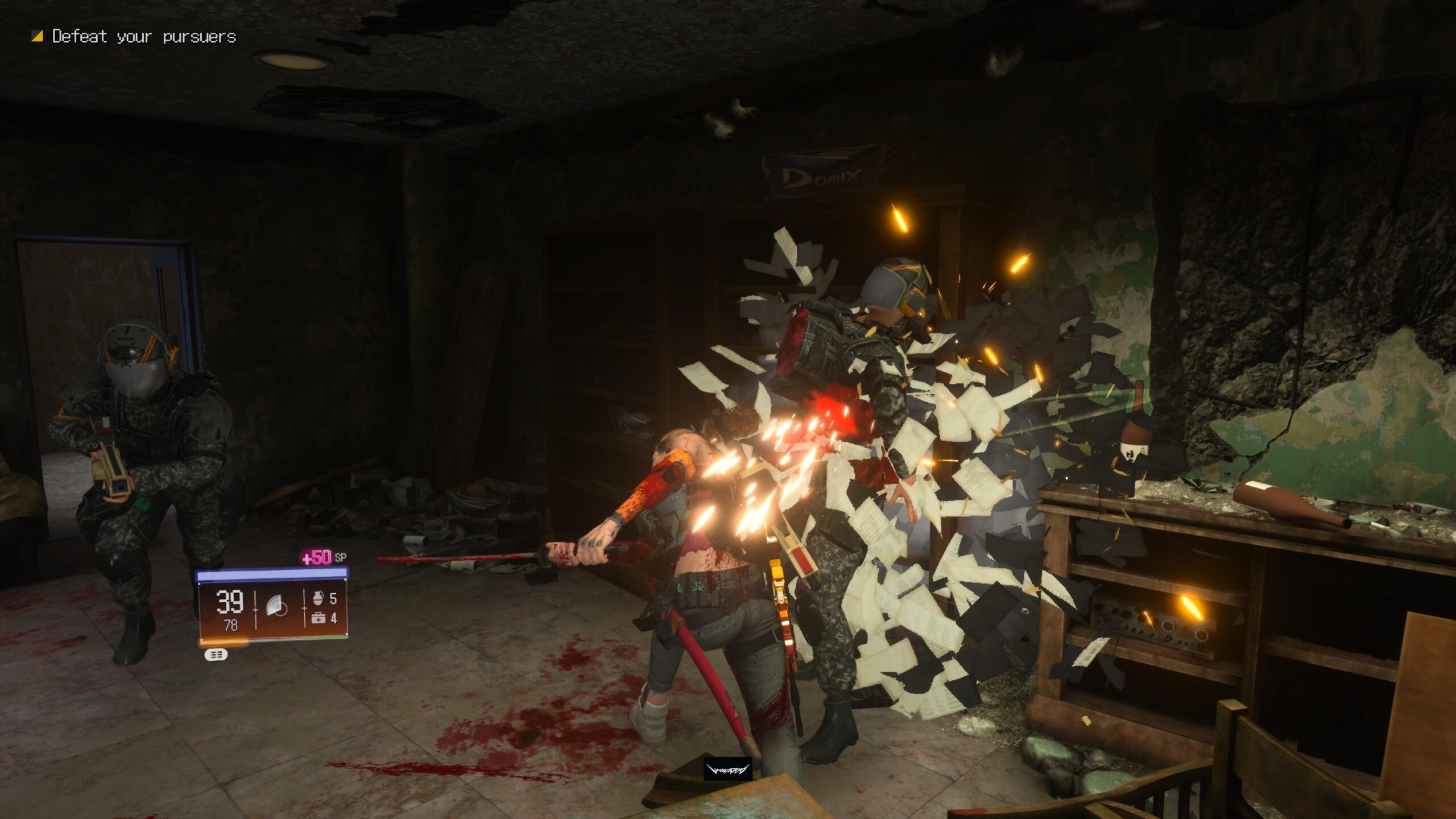The height and width of the screenshot is (819, 1456).
Task: Toggle the enemy health bar display
Action: click(272, 575)
